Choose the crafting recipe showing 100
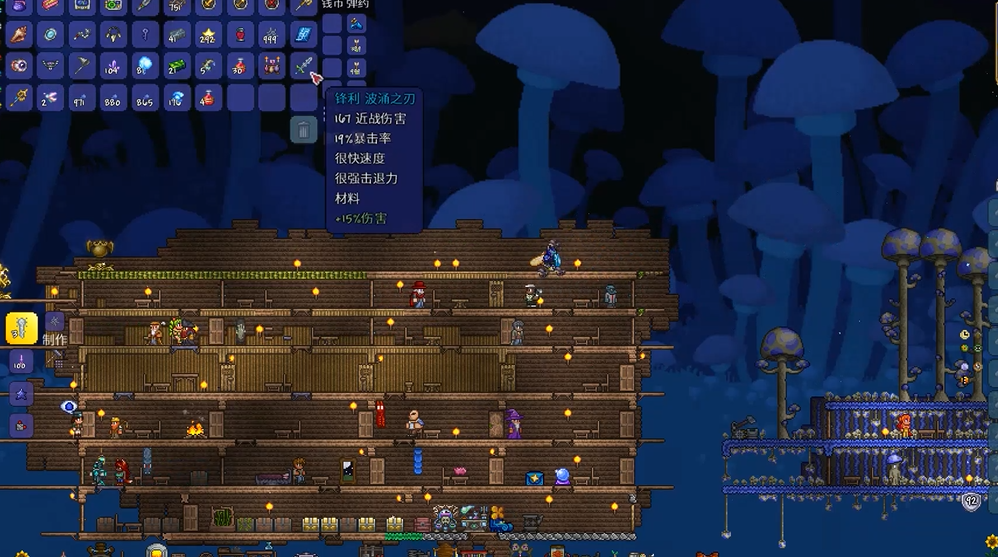This screenshot has height=557, width=998. (x=21, y=361)
